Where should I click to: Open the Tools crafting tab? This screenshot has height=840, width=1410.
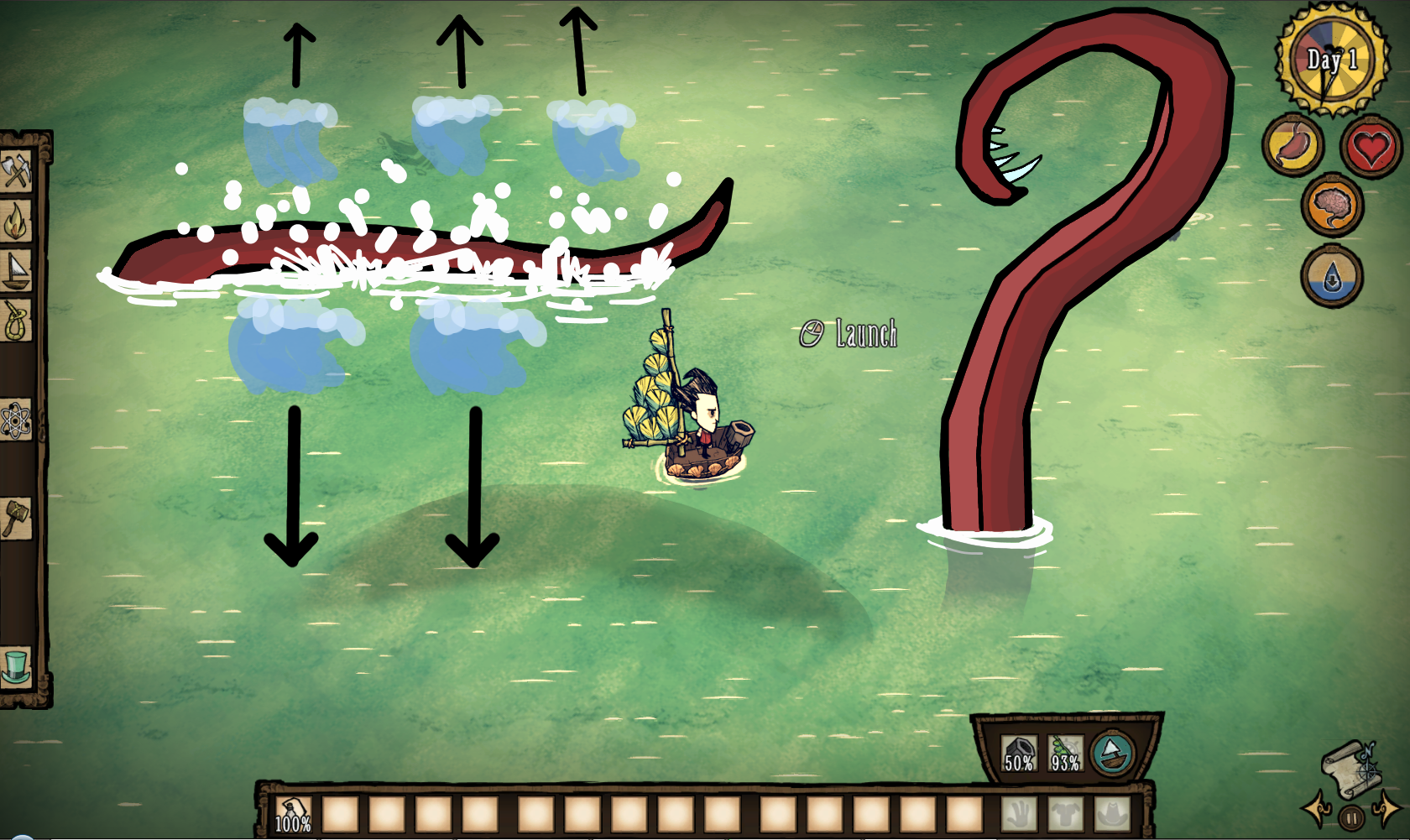point(16,172)
